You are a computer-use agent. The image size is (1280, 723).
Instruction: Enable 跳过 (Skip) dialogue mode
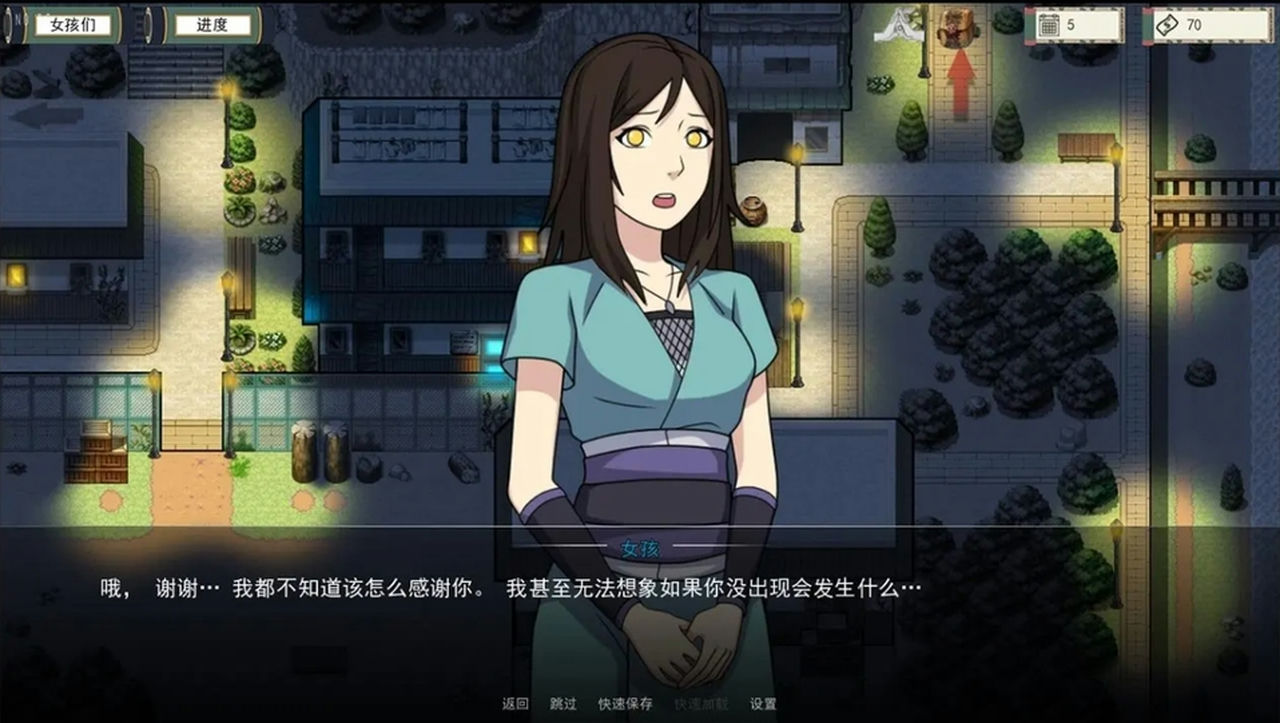point(564,704)
